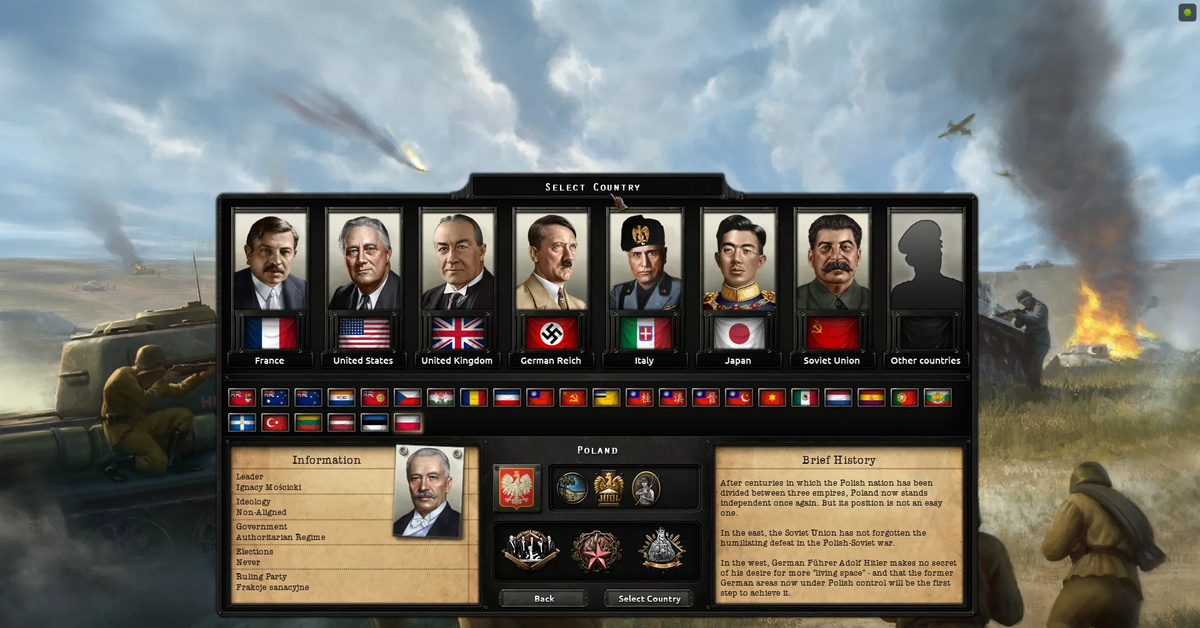This screenshot has height=628, width=1200.
Task: Choose the Greece cross flag
Action: 242,422
